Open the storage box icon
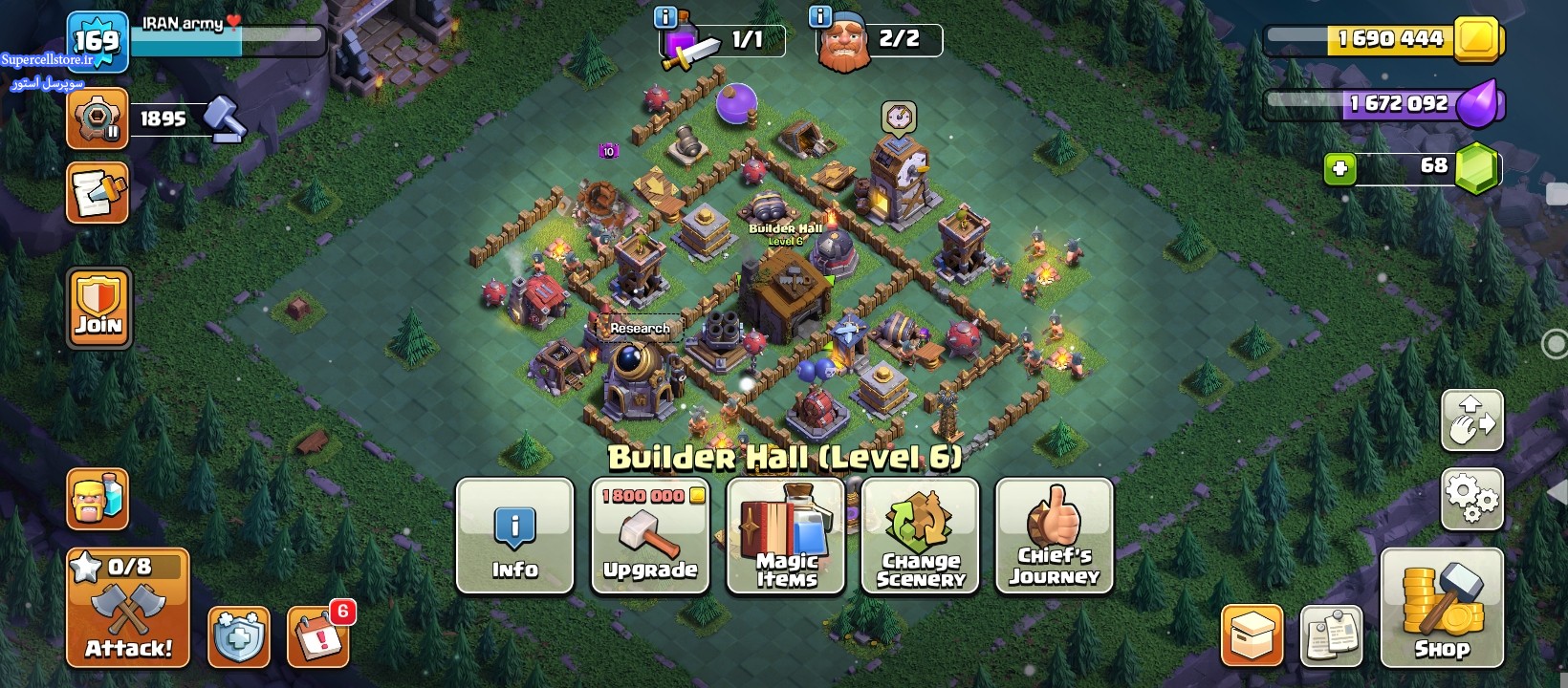 pyautogui.click(x=1252, y=635)
